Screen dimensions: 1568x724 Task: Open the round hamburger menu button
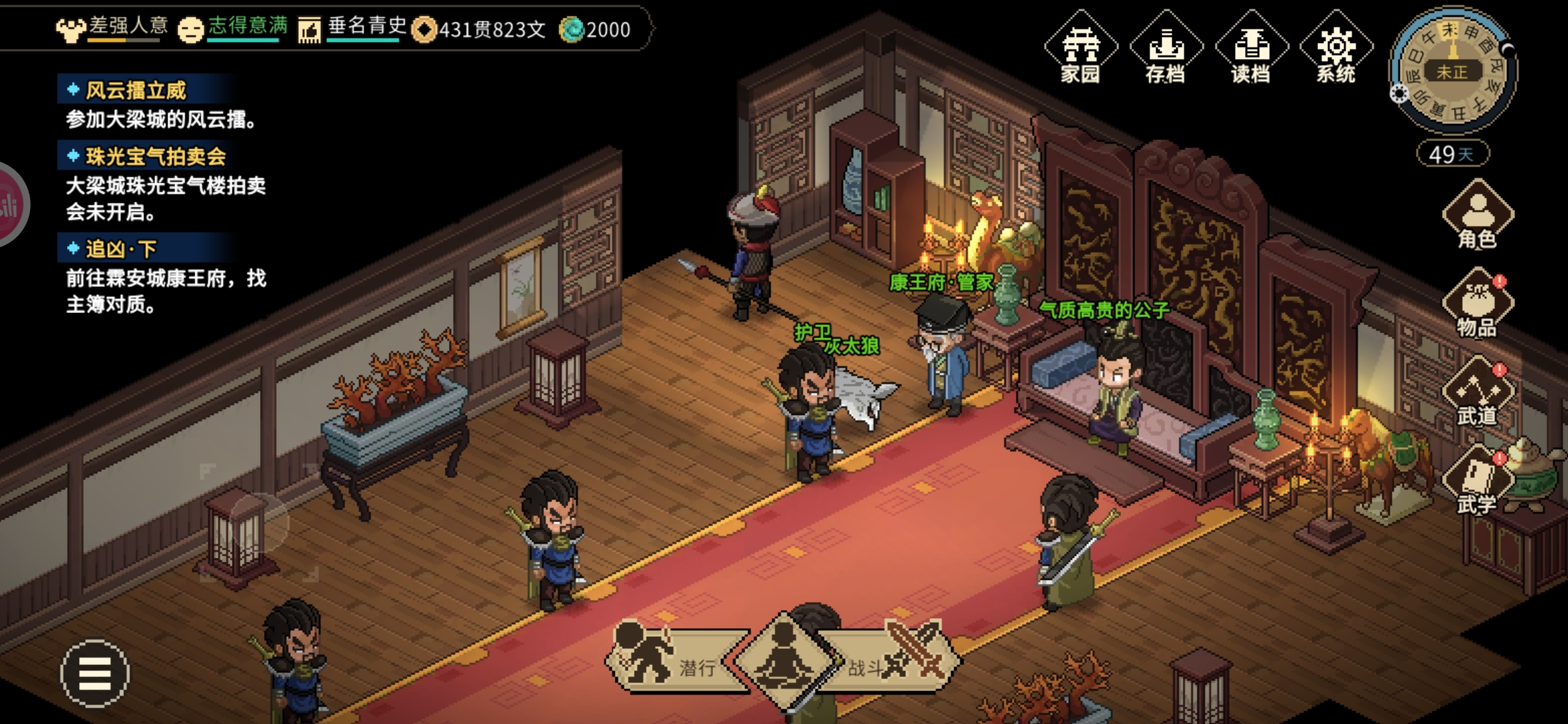pyautogui.click(x=95, y=673)
